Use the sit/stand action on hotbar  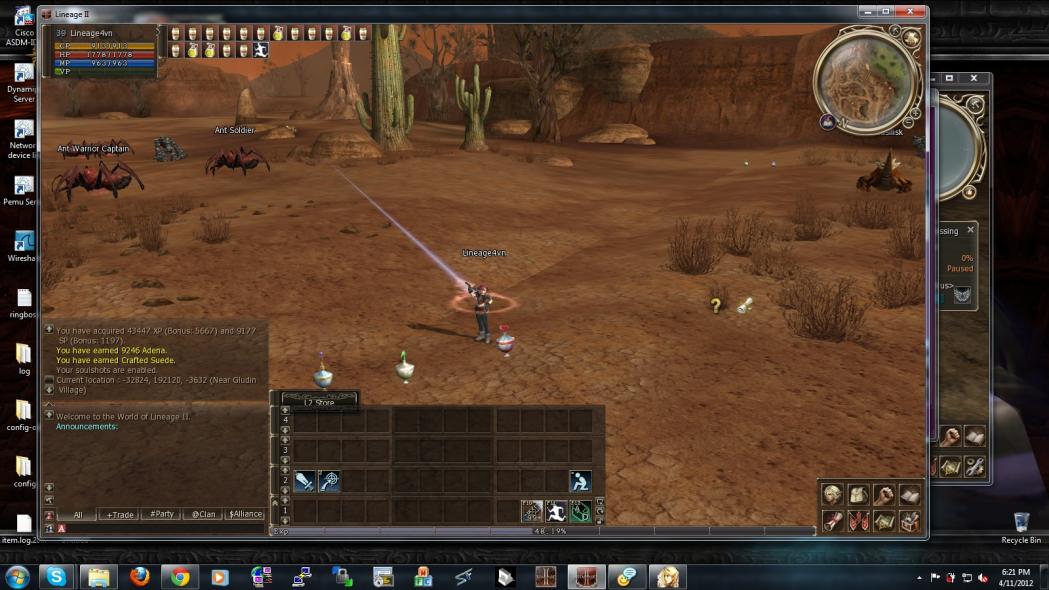[580, 481]
